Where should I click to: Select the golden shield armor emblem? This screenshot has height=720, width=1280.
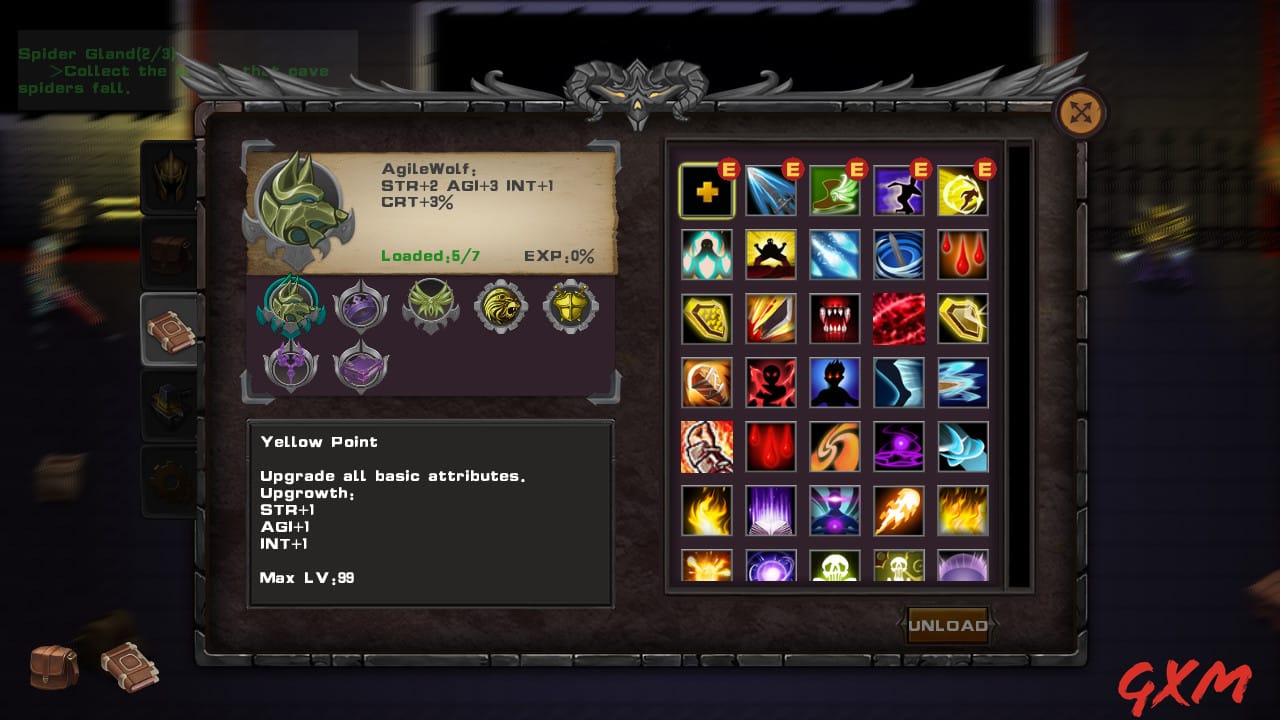[571, 307]
